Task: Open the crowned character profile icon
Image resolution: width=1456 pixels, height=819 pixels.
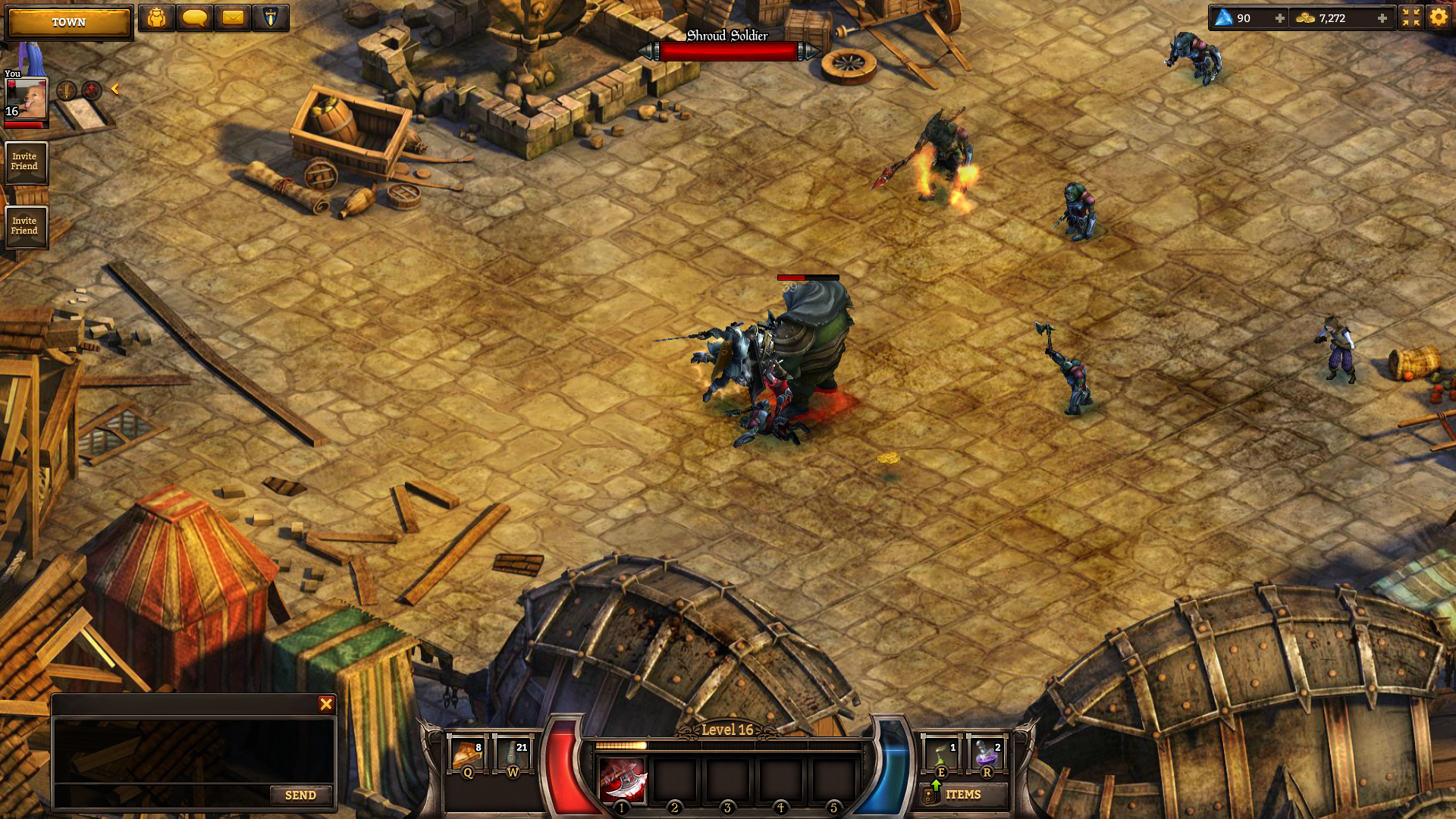Action: coord(157,17)
